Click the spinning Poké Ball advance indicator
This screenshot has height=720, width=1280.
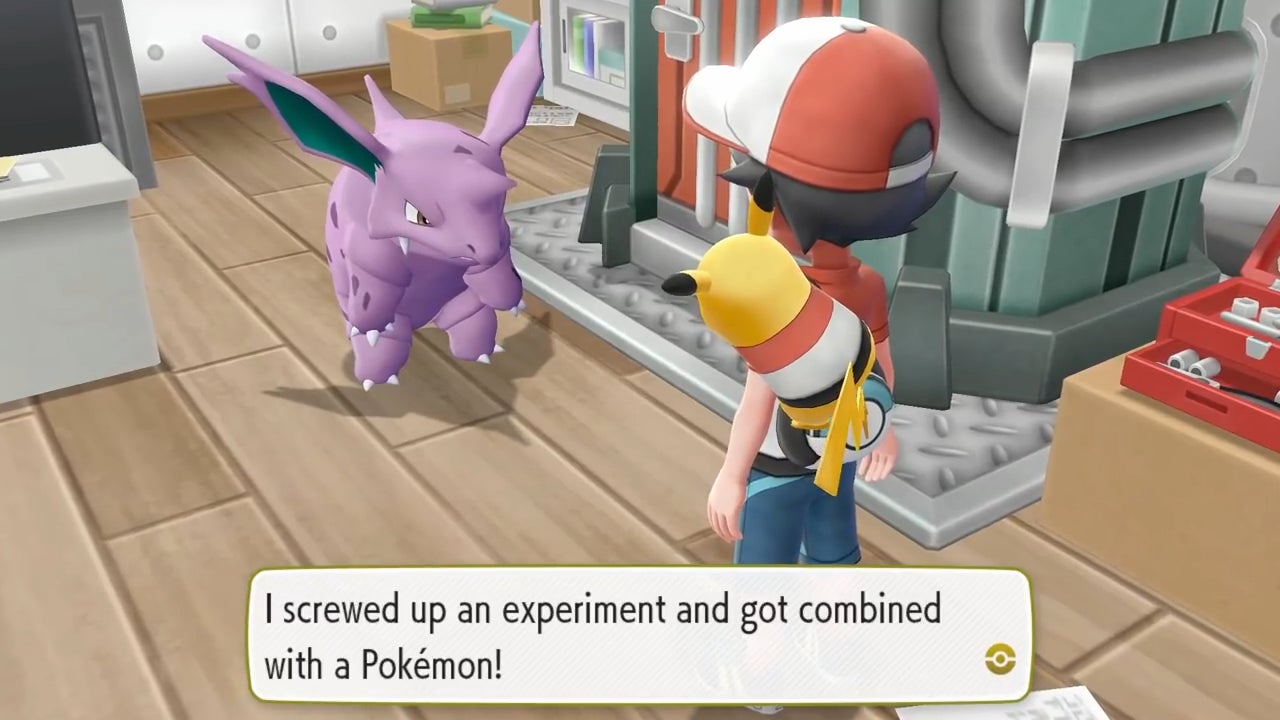[x=1001, y=660]
